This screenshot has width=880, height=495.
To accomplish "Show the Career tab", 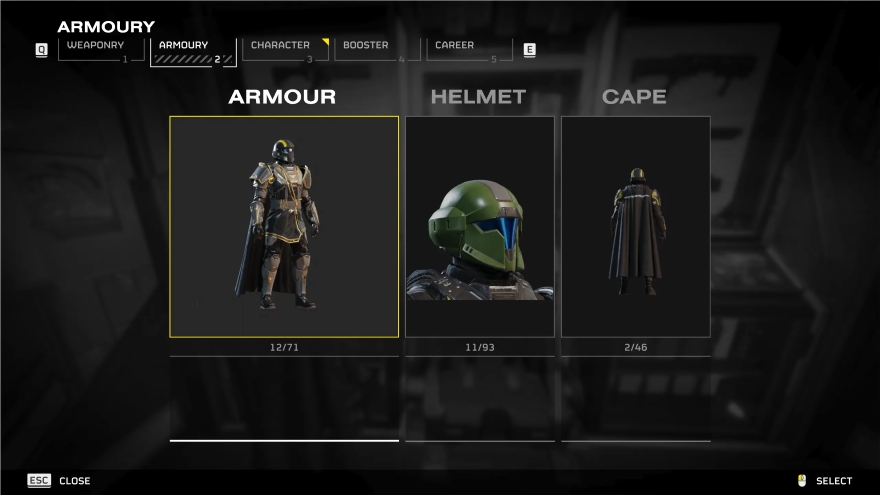I will point(469,50).
